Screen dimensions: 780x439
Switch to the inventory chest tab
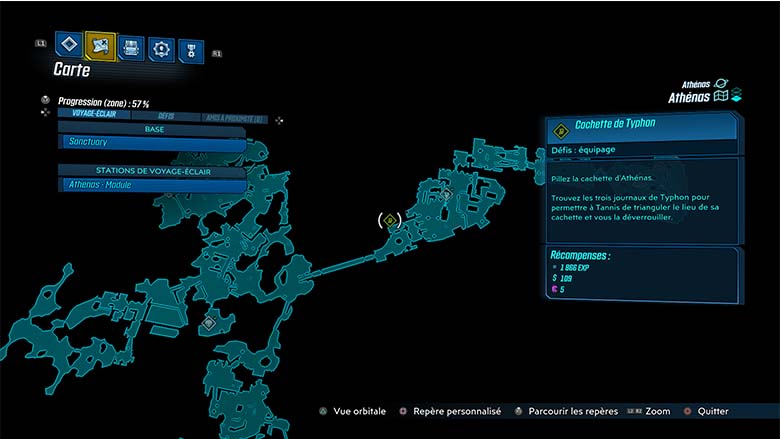131,47
